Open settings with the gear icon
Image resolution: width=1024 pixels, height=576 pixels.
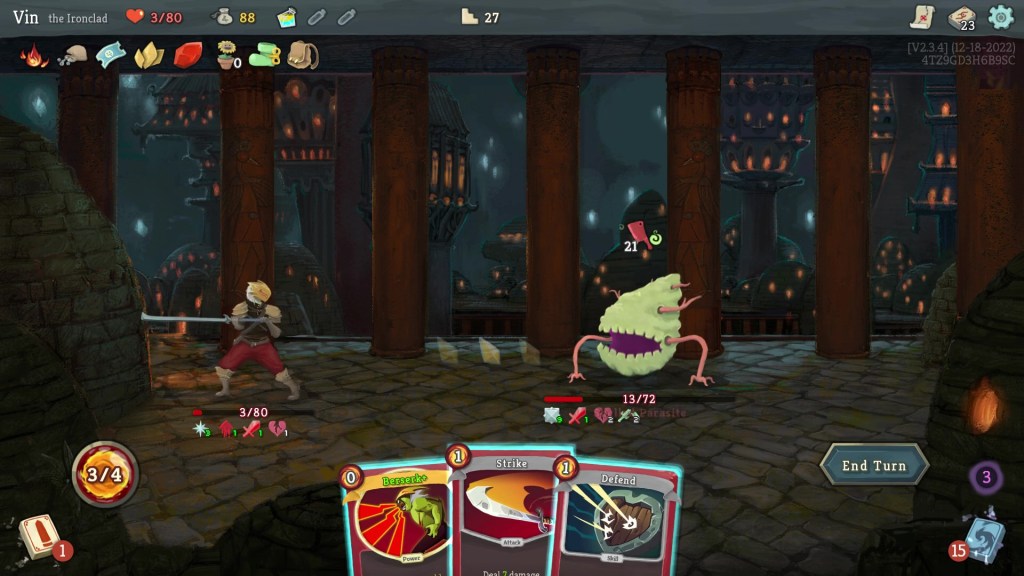click(x=1000, y=17)
